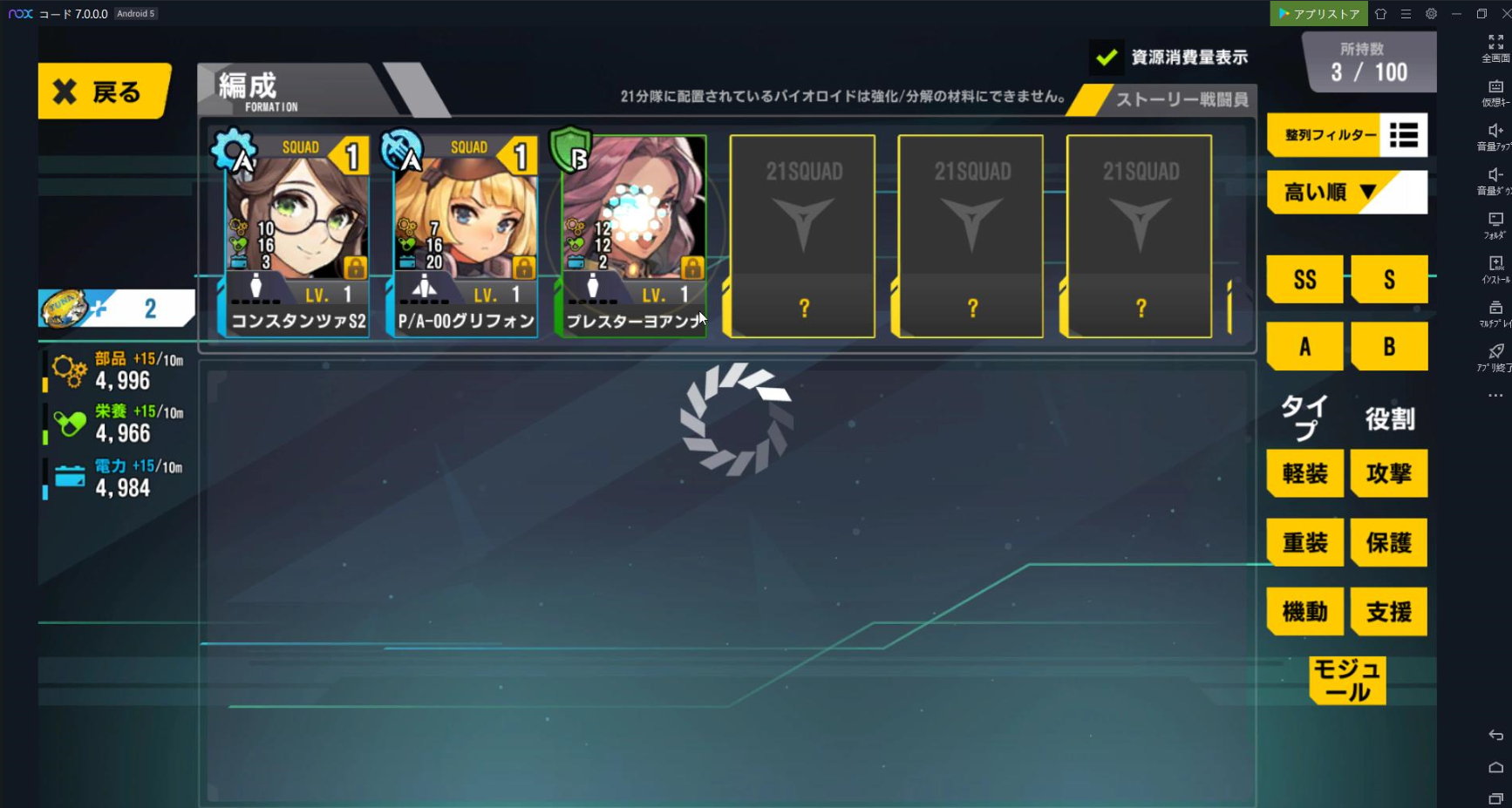Filter units by A rank
The image size is (1512, 808).
point(1304,347)
